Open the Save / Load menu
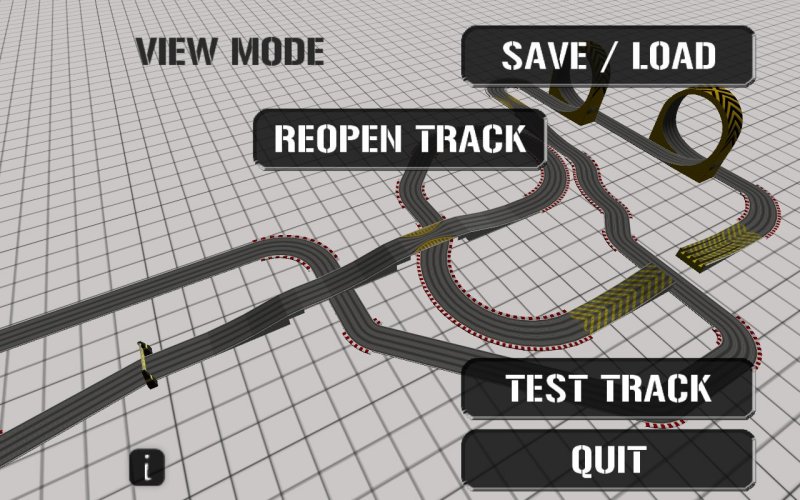 [608, 56]
